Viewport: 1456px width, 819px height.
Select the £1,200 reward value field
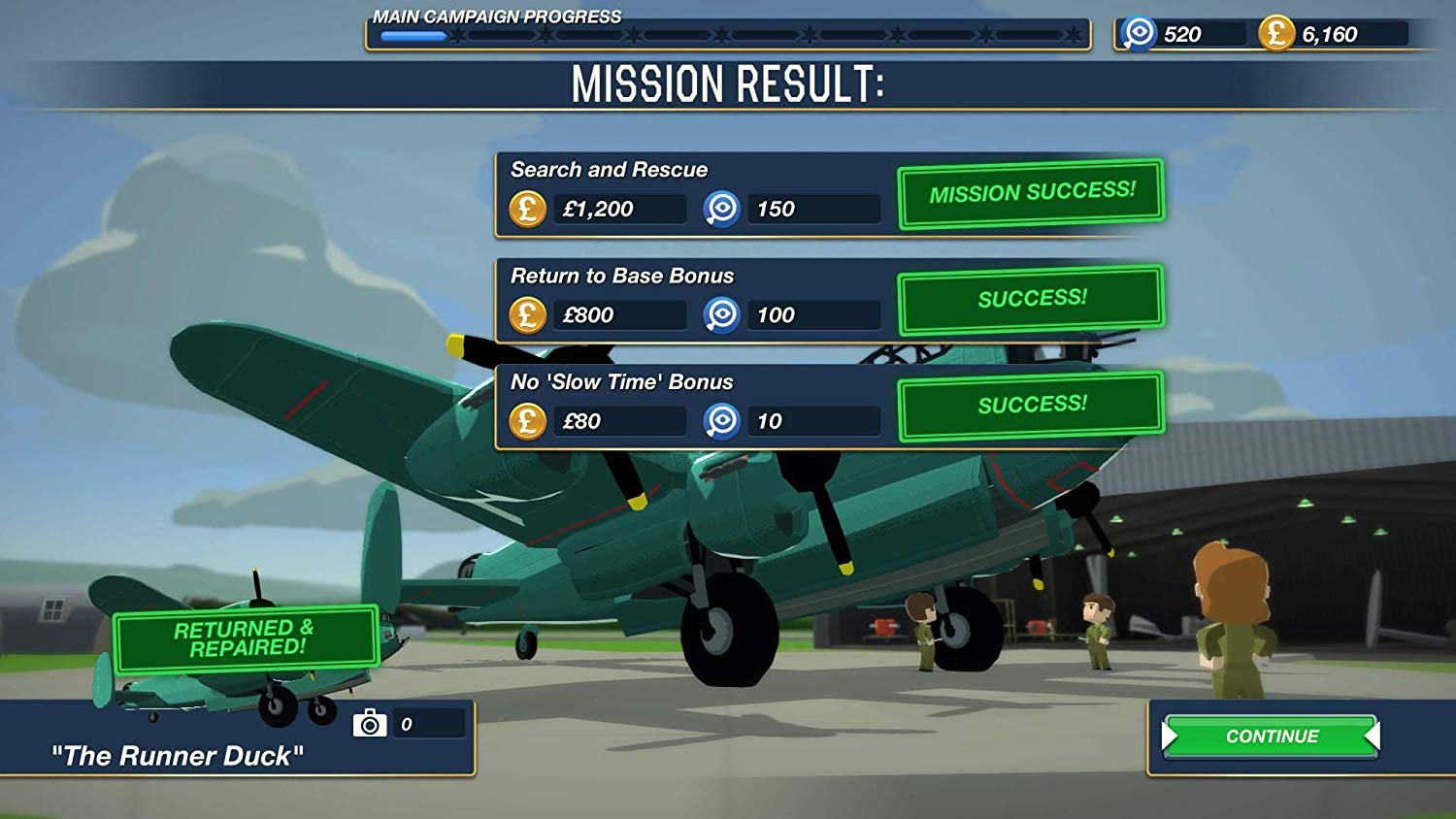(x=621, y=208)
